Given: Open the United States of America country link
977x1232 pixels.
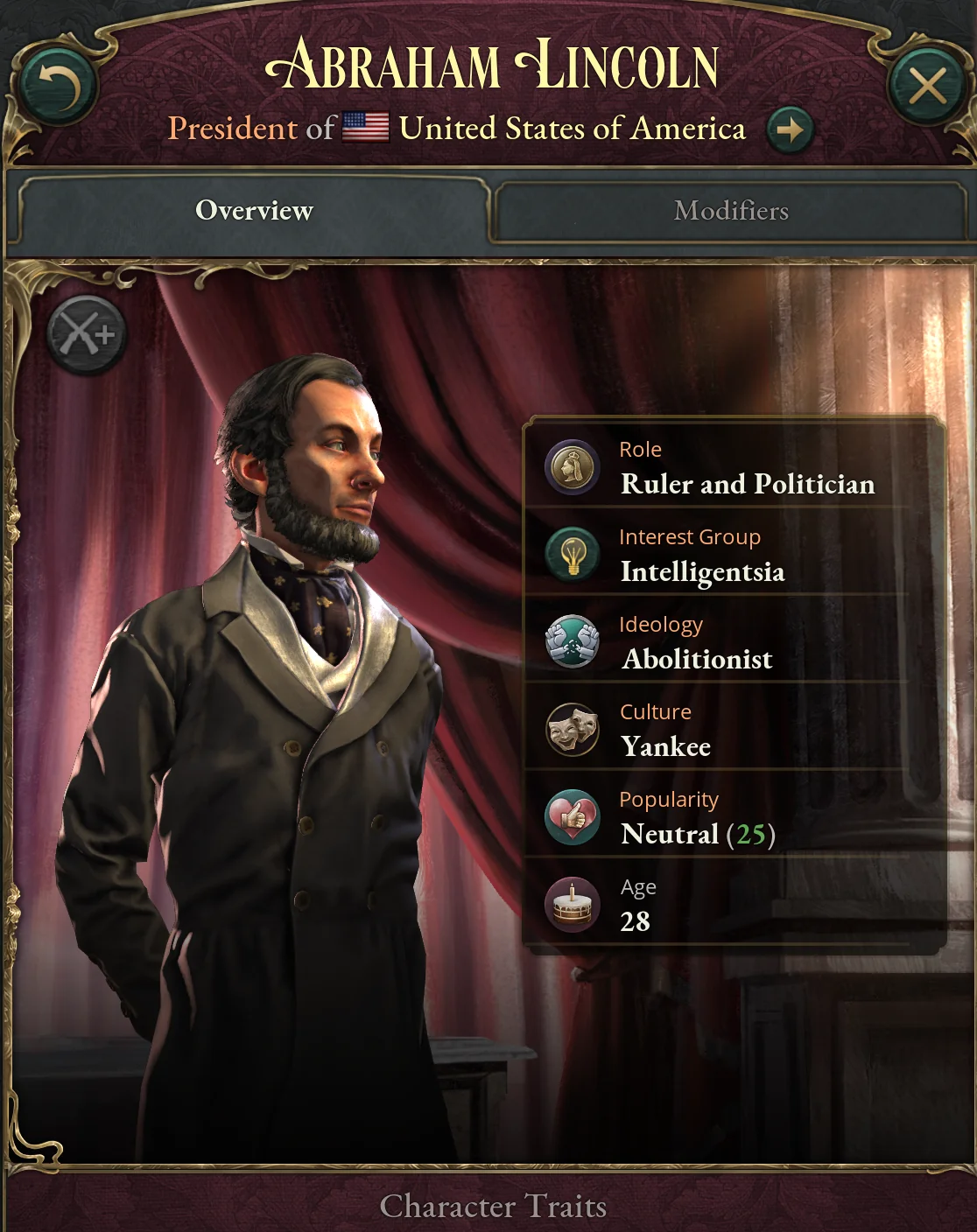Looking at the screenshot, I should coord(572,129).
